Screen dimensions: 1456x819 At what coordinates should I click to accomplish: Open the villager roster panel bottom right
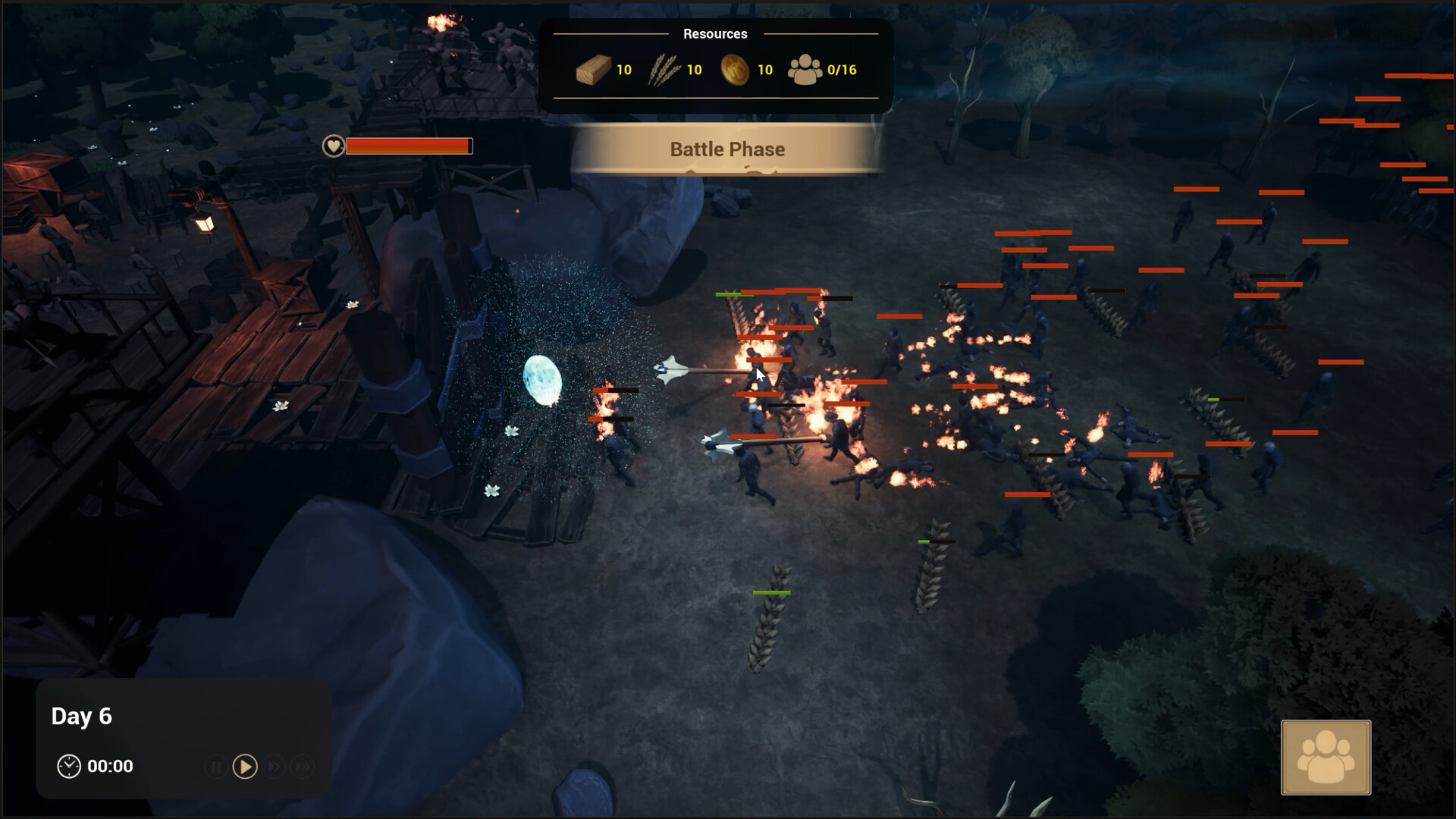click(1325, 758)
